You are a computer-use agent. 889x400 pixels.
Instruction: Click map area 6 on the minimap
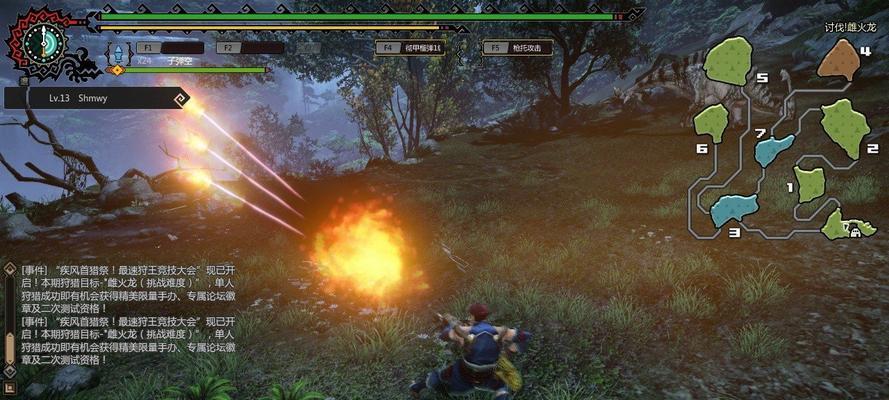(711, 123)
